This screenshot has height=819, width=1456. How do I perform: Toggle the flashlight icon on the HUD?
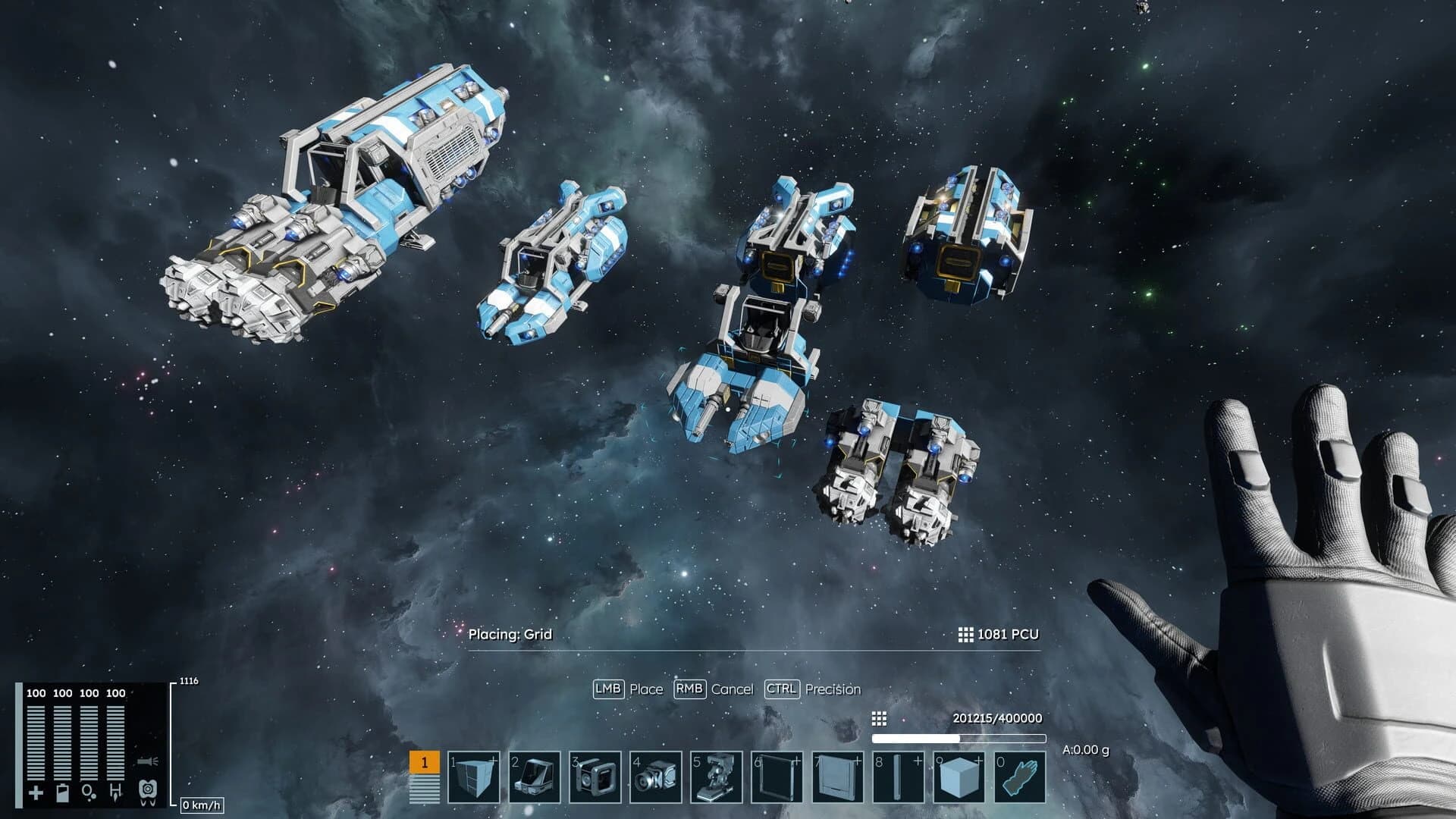tap(147, 761)
